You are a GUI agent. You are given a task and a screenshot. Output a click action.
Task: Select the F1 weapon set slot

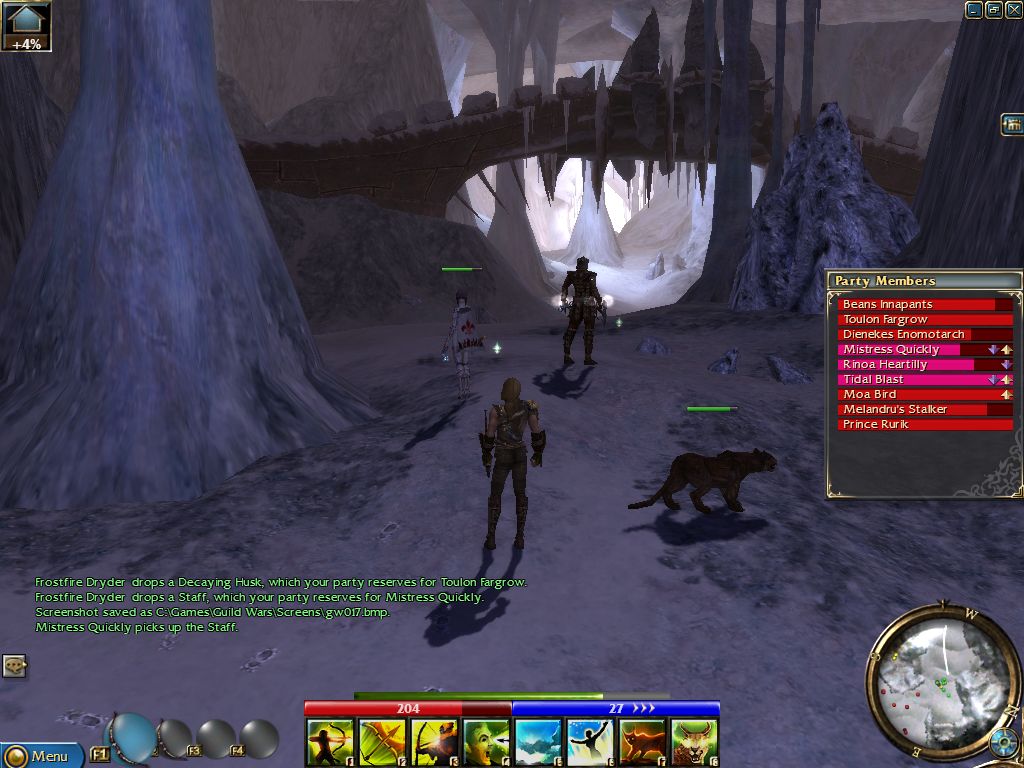pos(101,753)
